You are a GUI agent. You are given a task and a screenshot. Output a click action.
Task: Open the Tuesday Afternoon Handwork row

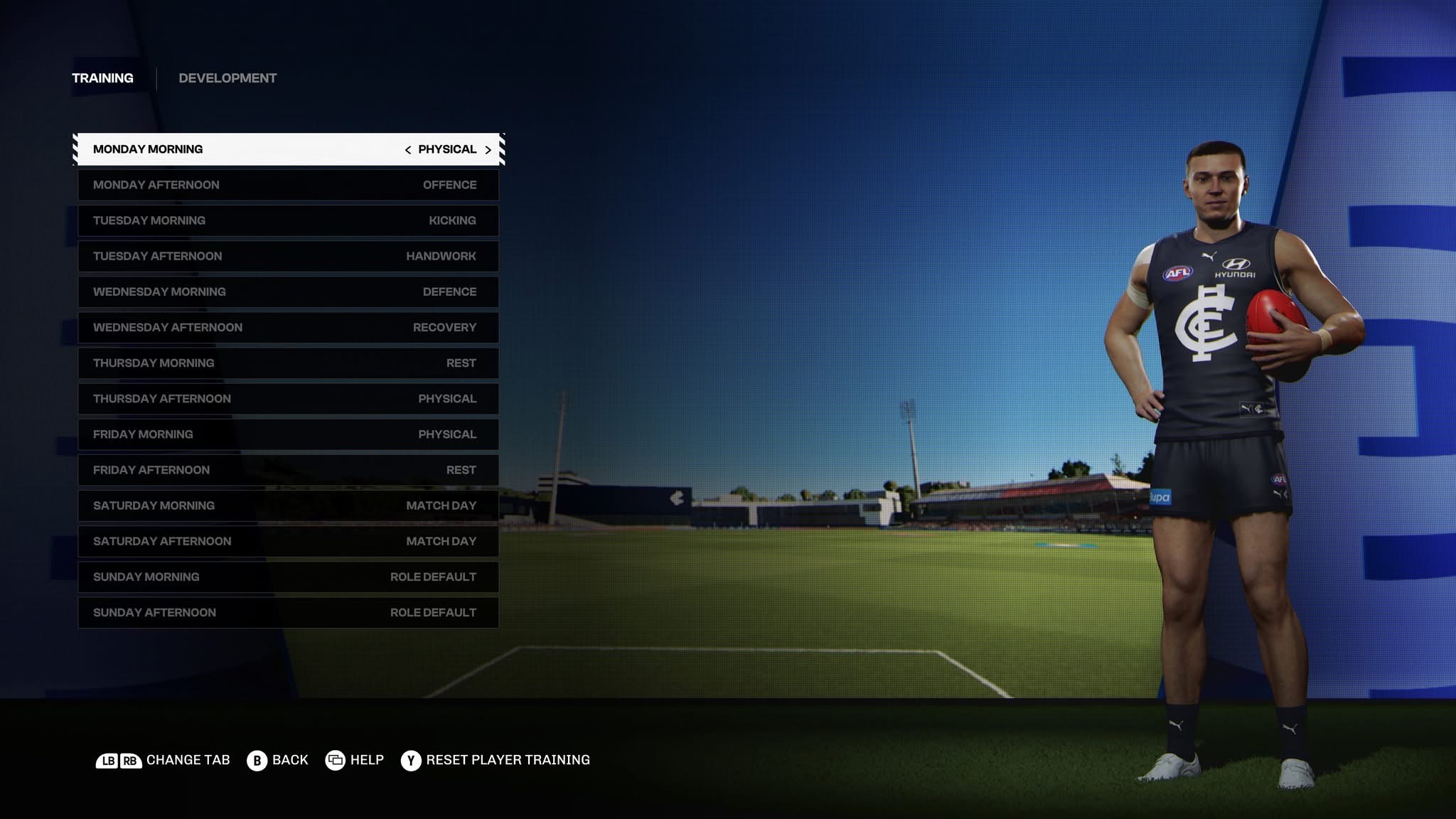click(x=288, y=256)
